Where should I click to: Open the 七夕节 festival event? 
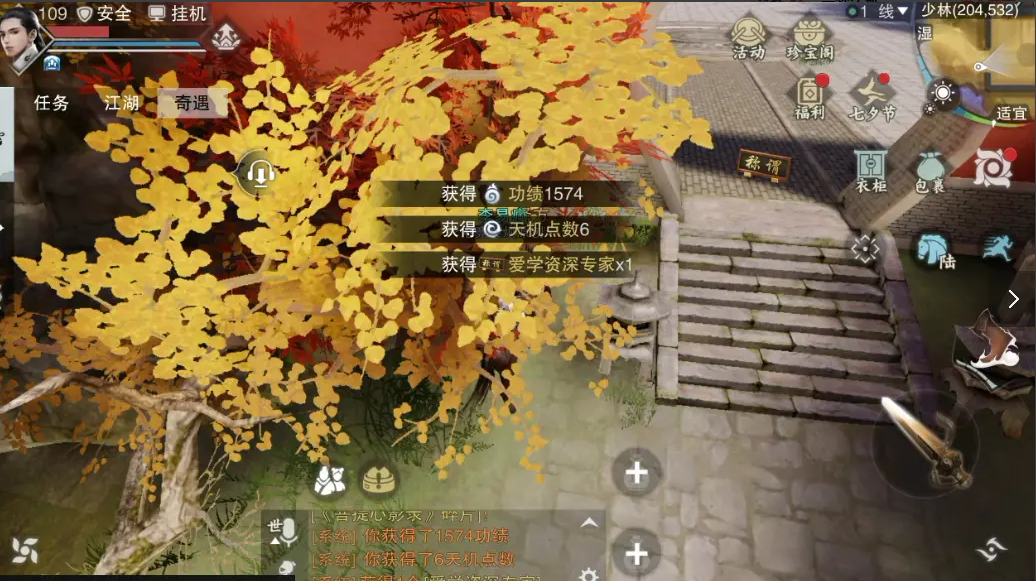click(873, 97)
